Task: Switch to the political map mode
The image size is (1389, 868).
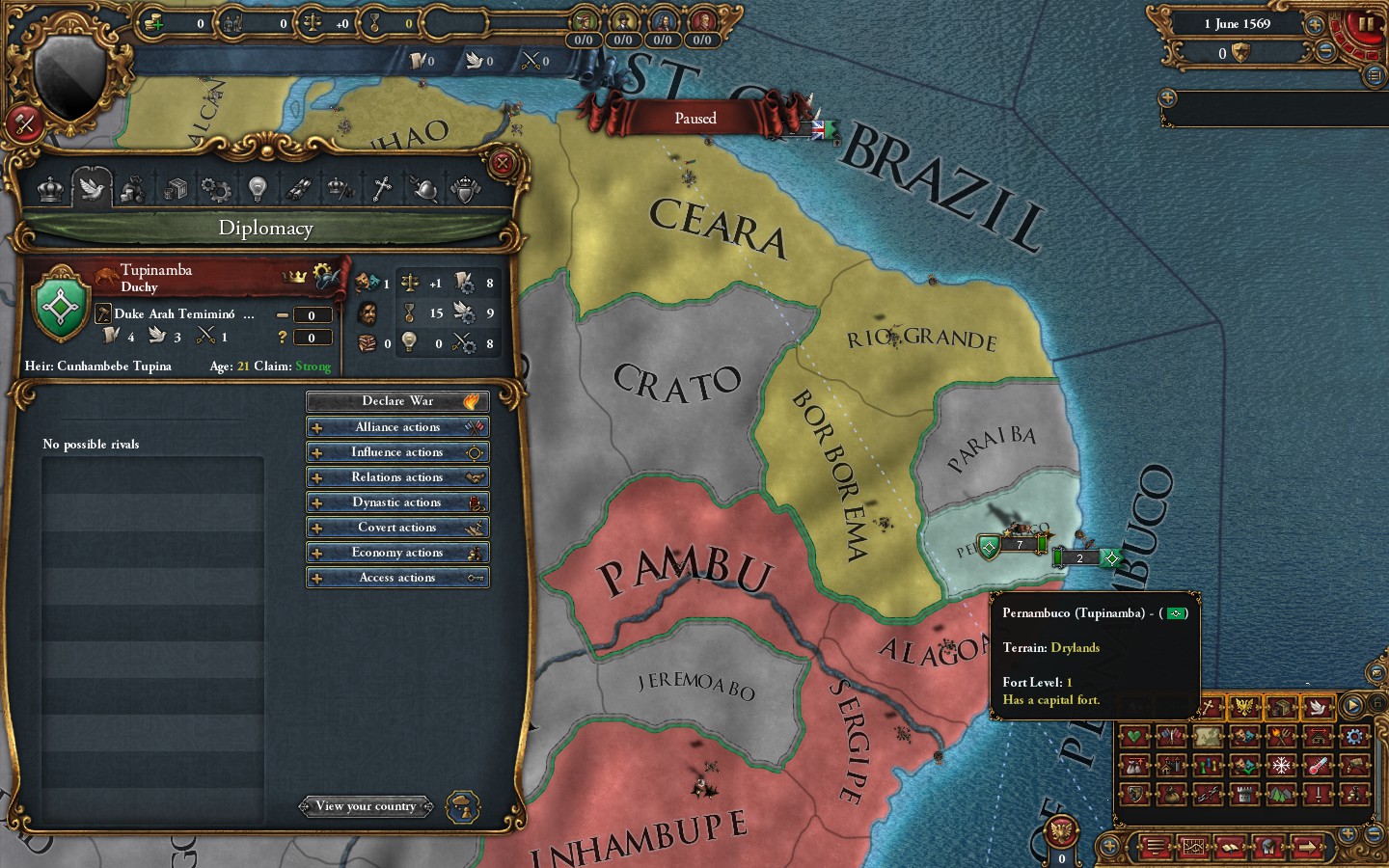Action: click(x=1170, y=737)
